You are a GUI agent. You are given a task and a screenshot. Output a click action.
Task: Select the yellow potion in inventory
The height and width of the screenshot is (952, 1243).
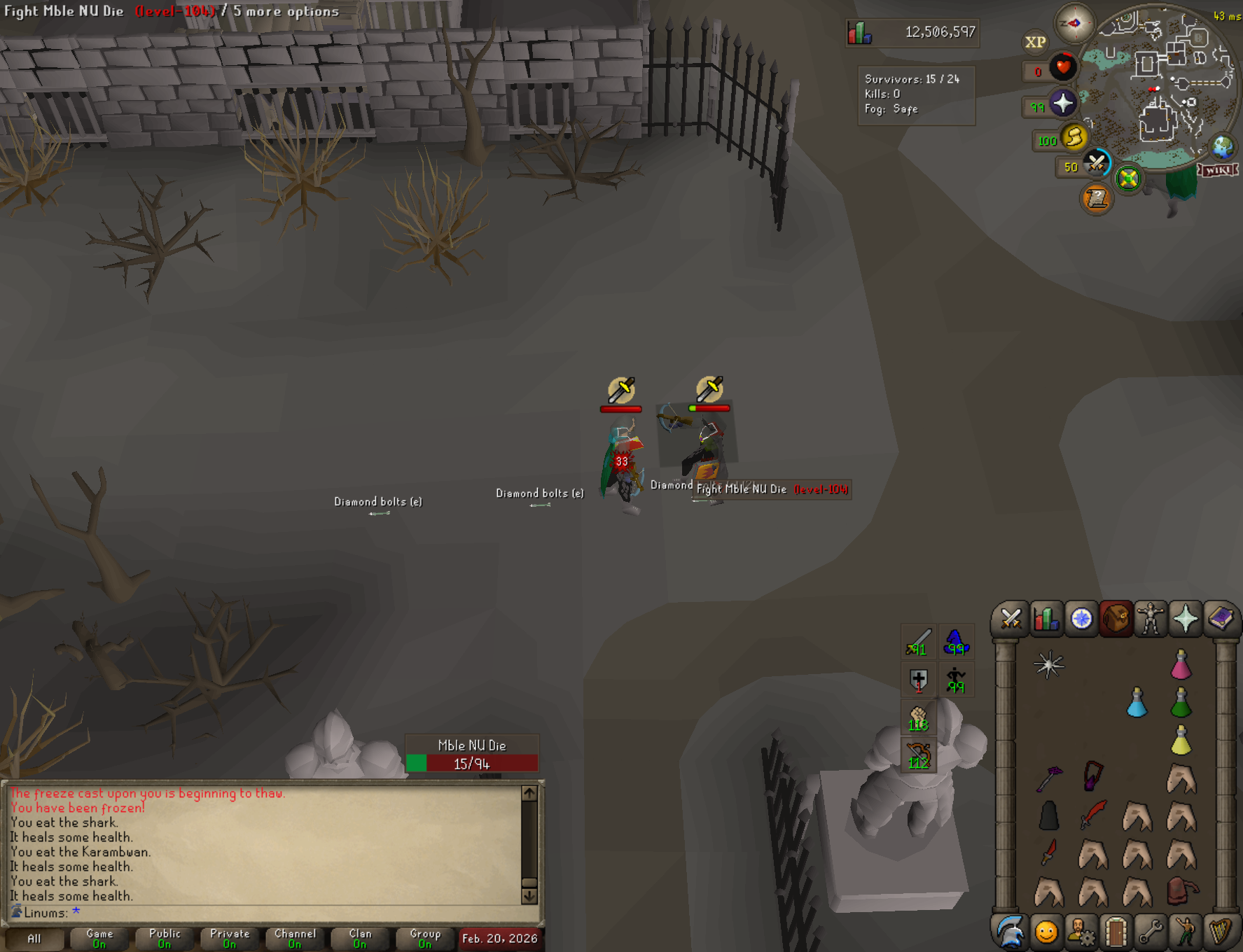click(x=1181, y=740)
